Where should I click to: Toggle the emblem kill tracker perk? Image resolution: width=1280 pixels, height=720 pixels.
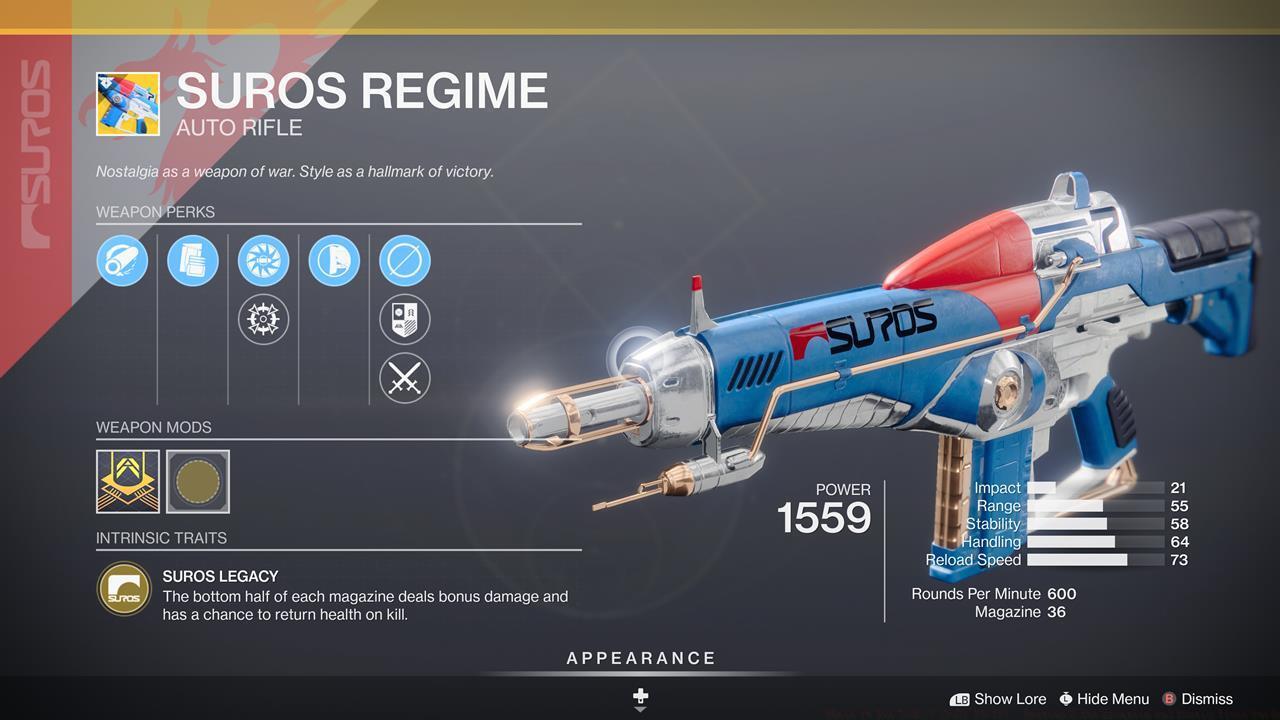[404, 320]
